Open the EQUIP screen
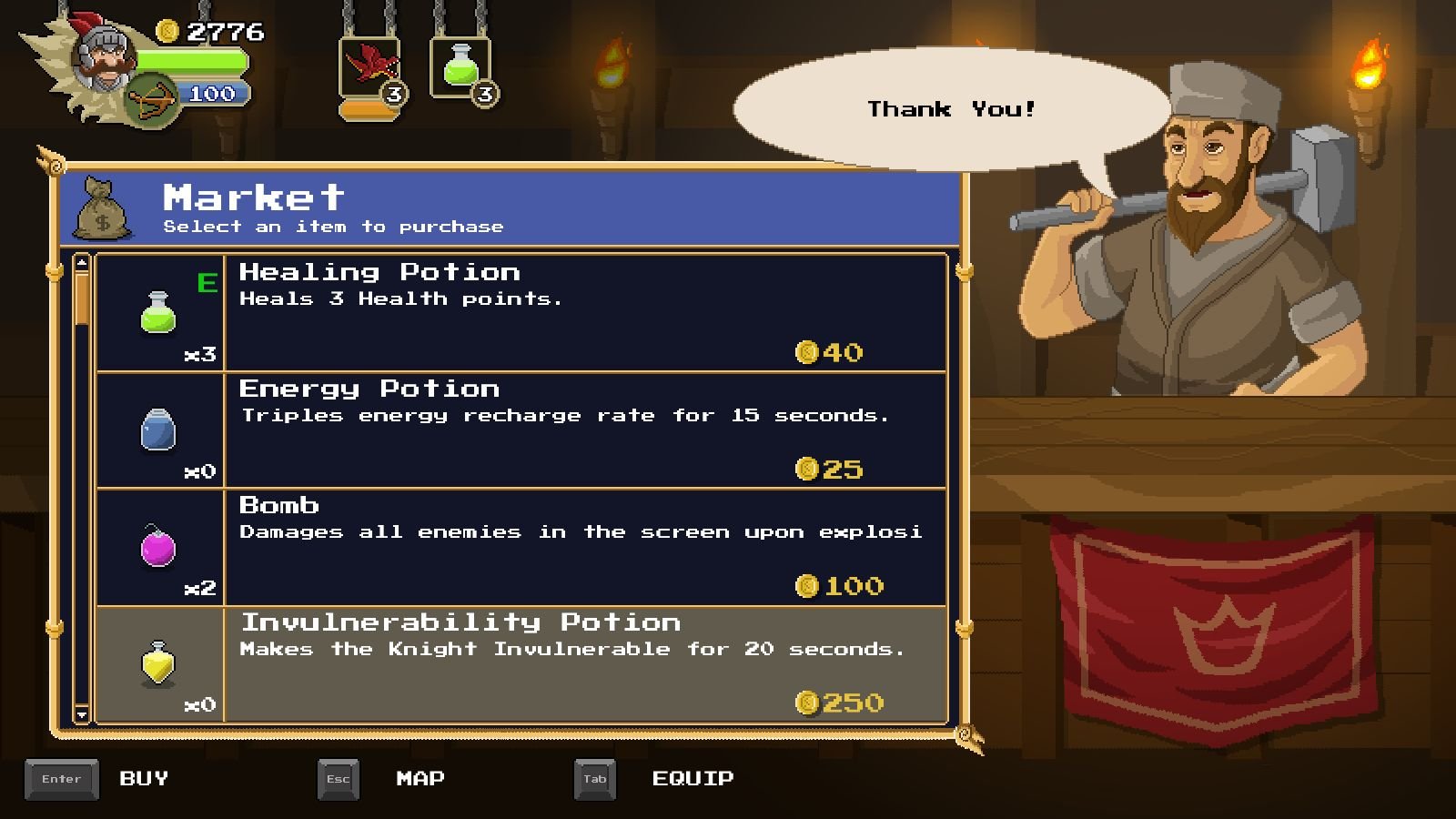Screen dimensions: 1456x819 tap(693, 779)
